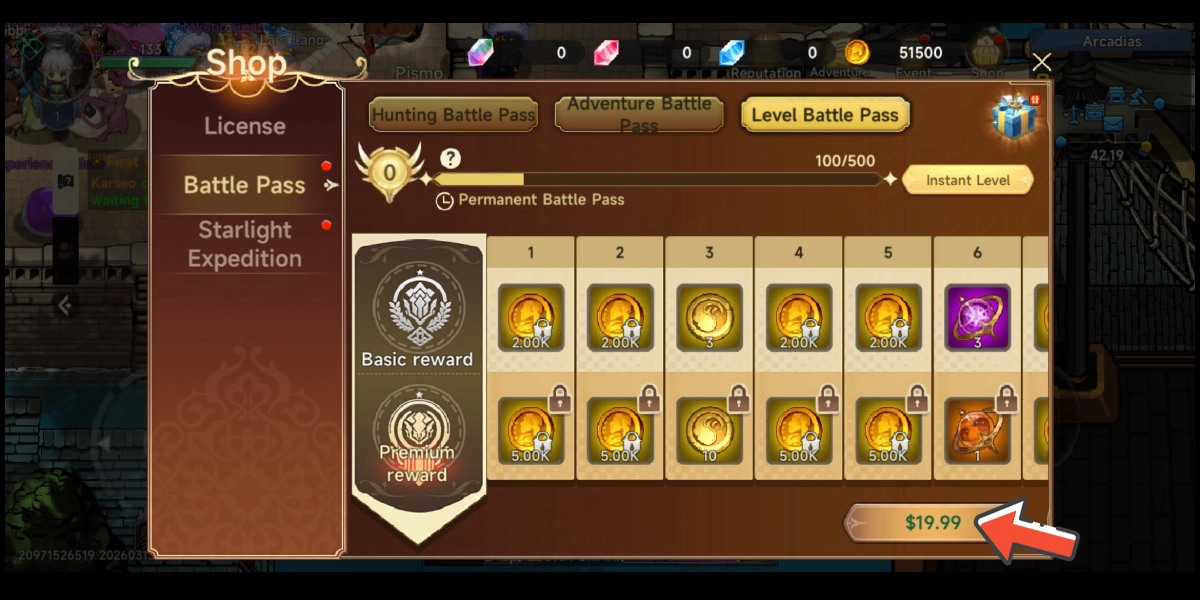Buy the premium pass for $19.99

pos(932,522)
